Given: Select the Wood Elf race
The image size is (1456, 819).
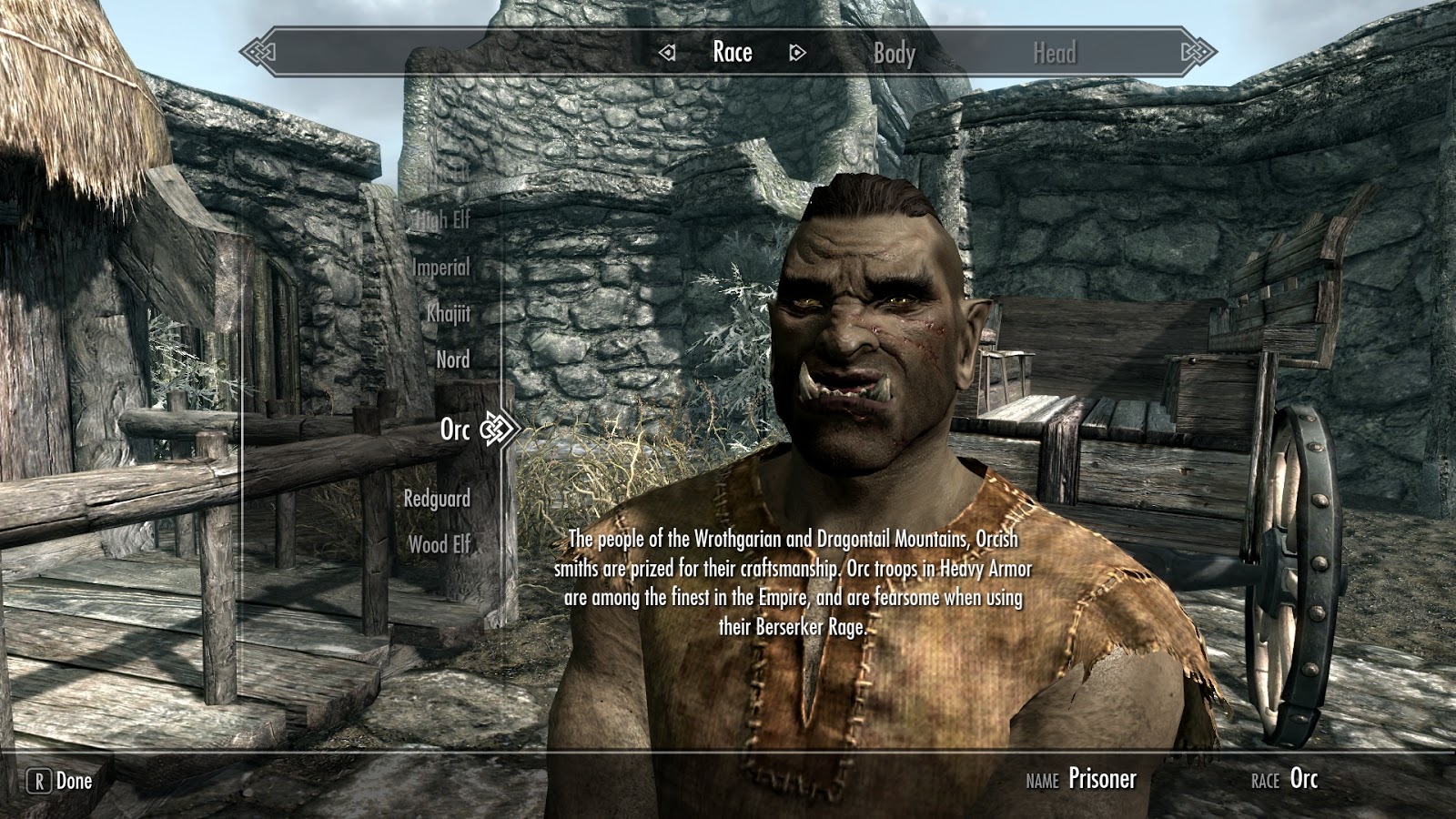Looking at the screenshot, I should (440, 545).
